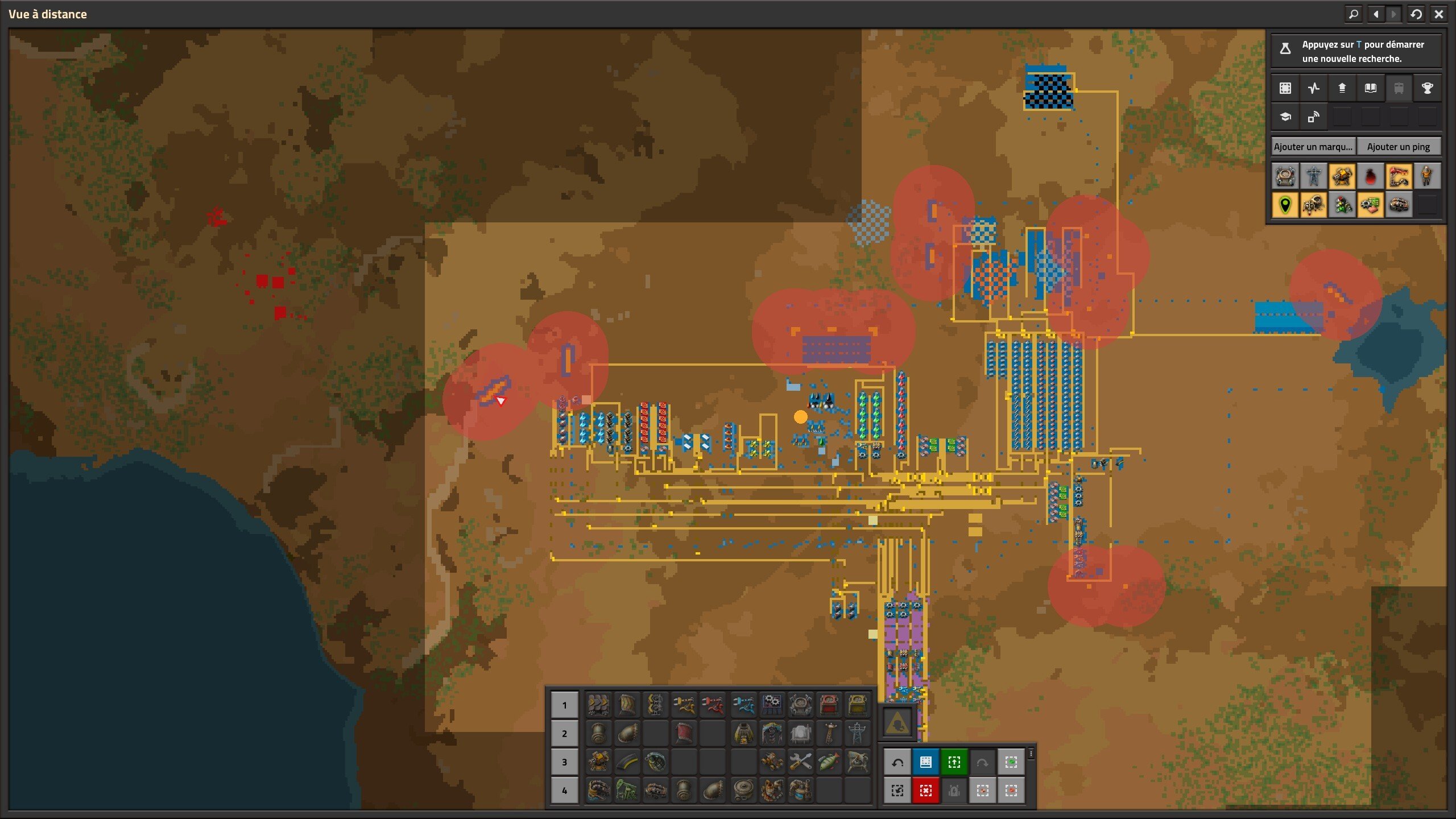
Task: Open the production statistics graph button
Action: tap(1313, 88)
